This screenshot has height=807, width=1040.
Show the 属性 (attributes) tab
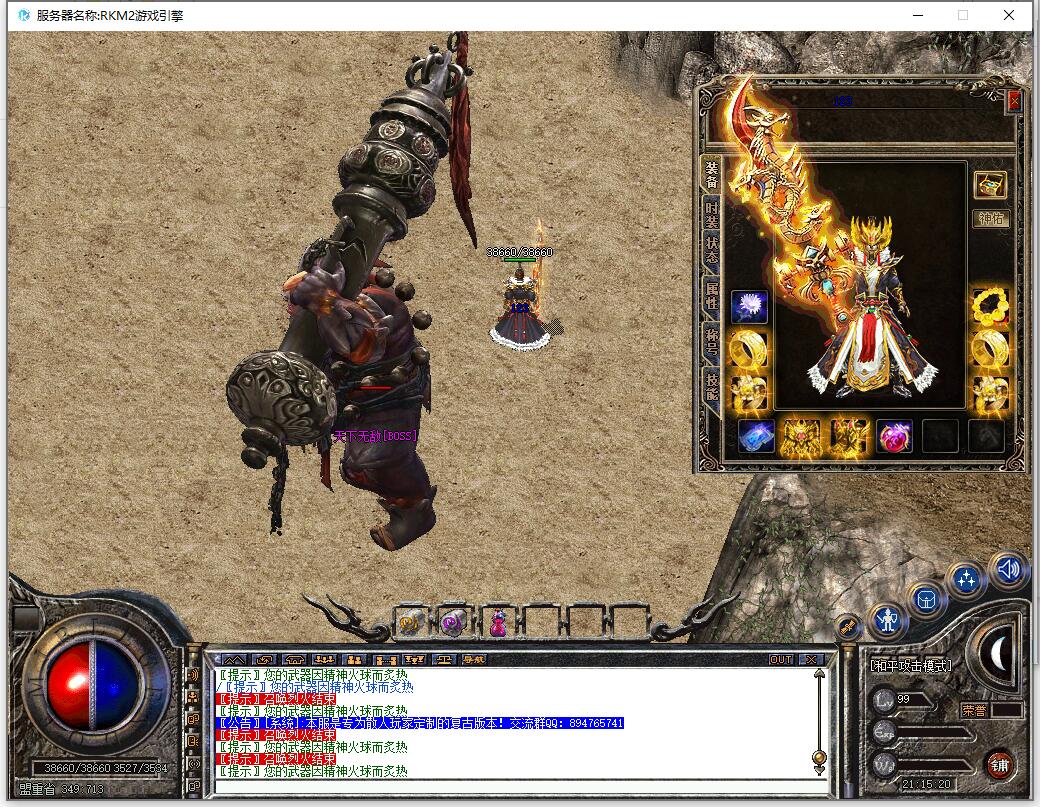point(711,295)
